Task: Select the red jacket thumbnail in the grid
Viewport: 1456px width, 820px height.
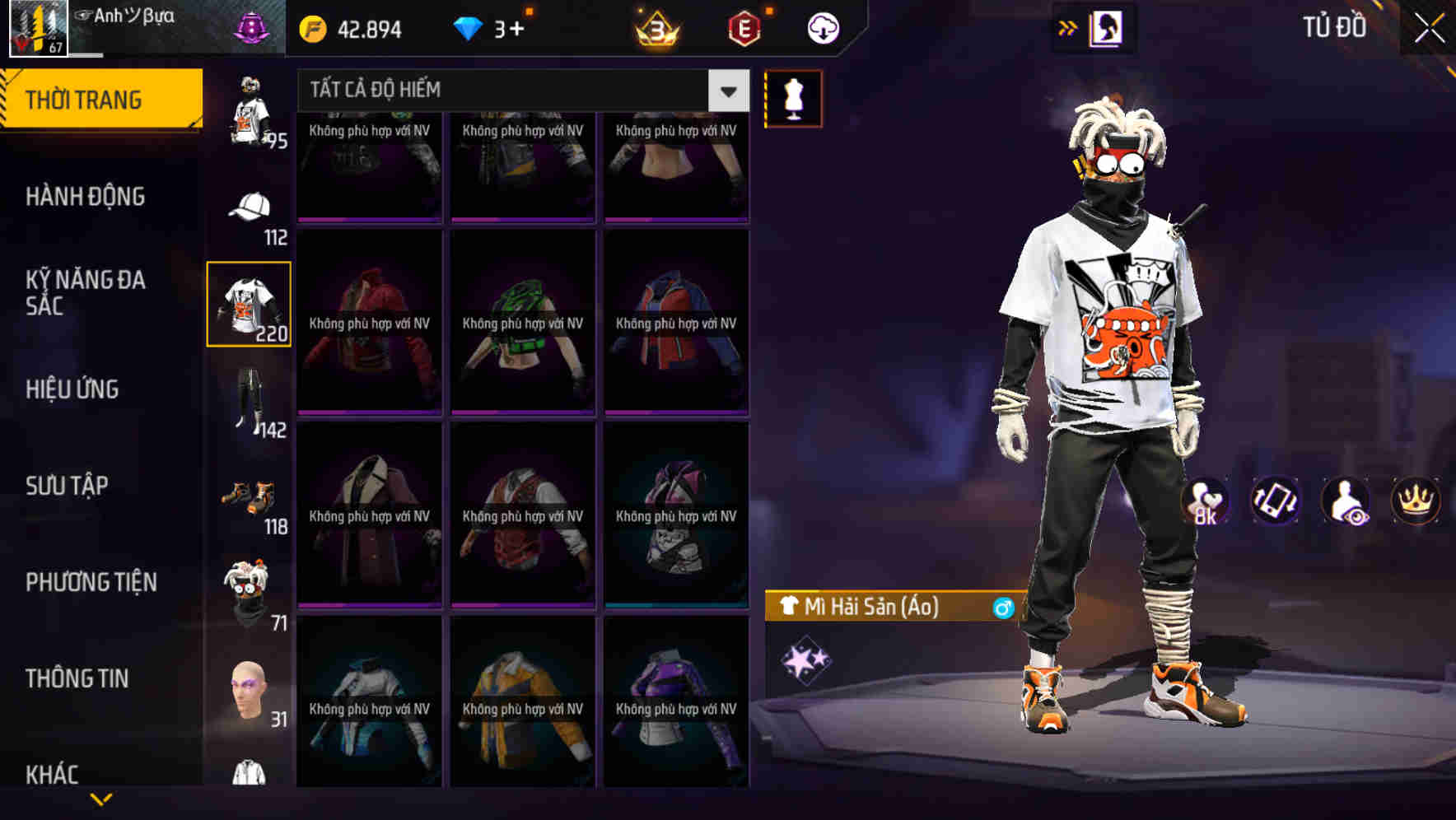Action: pos(368,321)
